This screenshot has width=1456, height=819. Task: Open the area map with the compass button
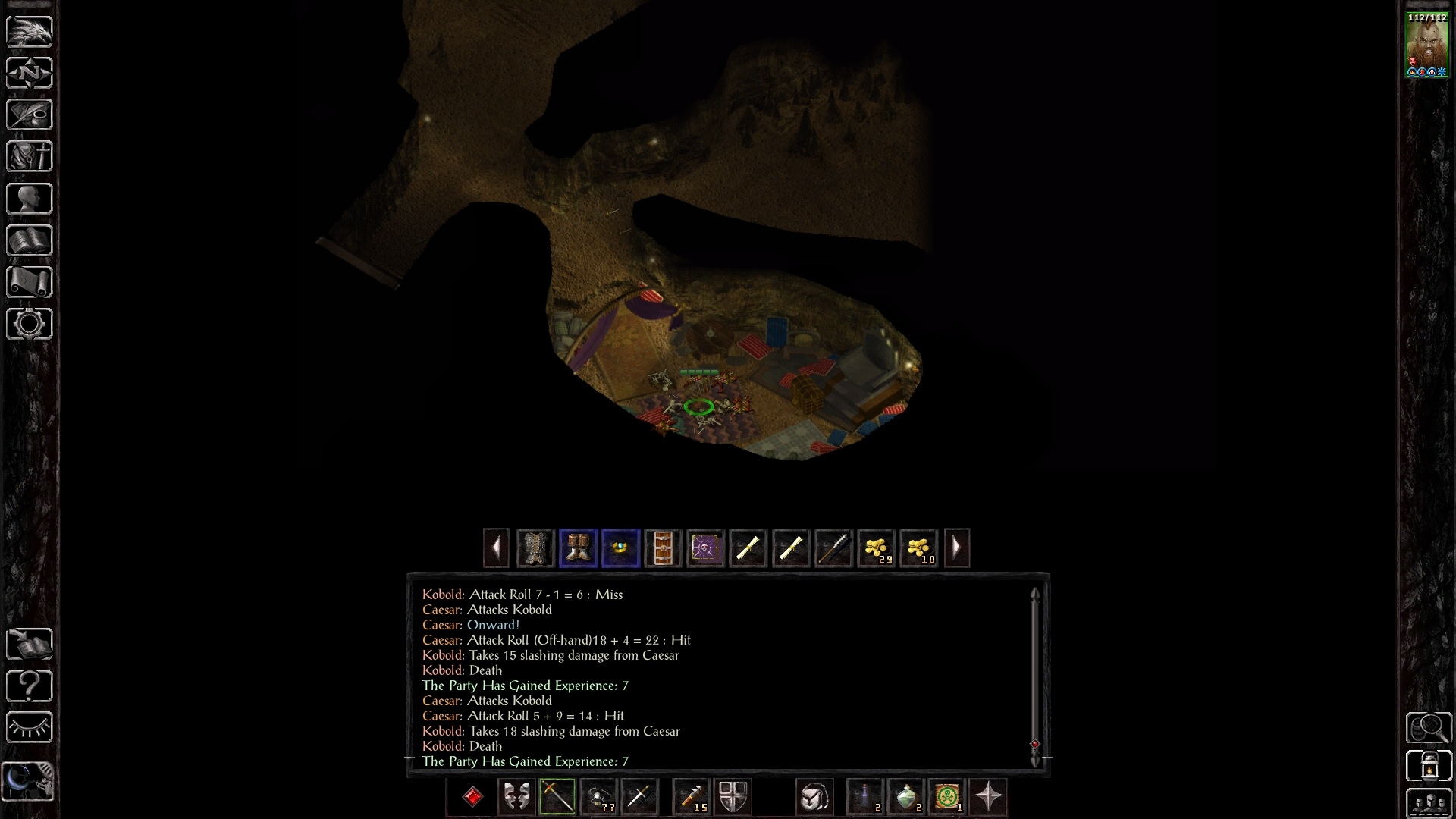(30, 73)
